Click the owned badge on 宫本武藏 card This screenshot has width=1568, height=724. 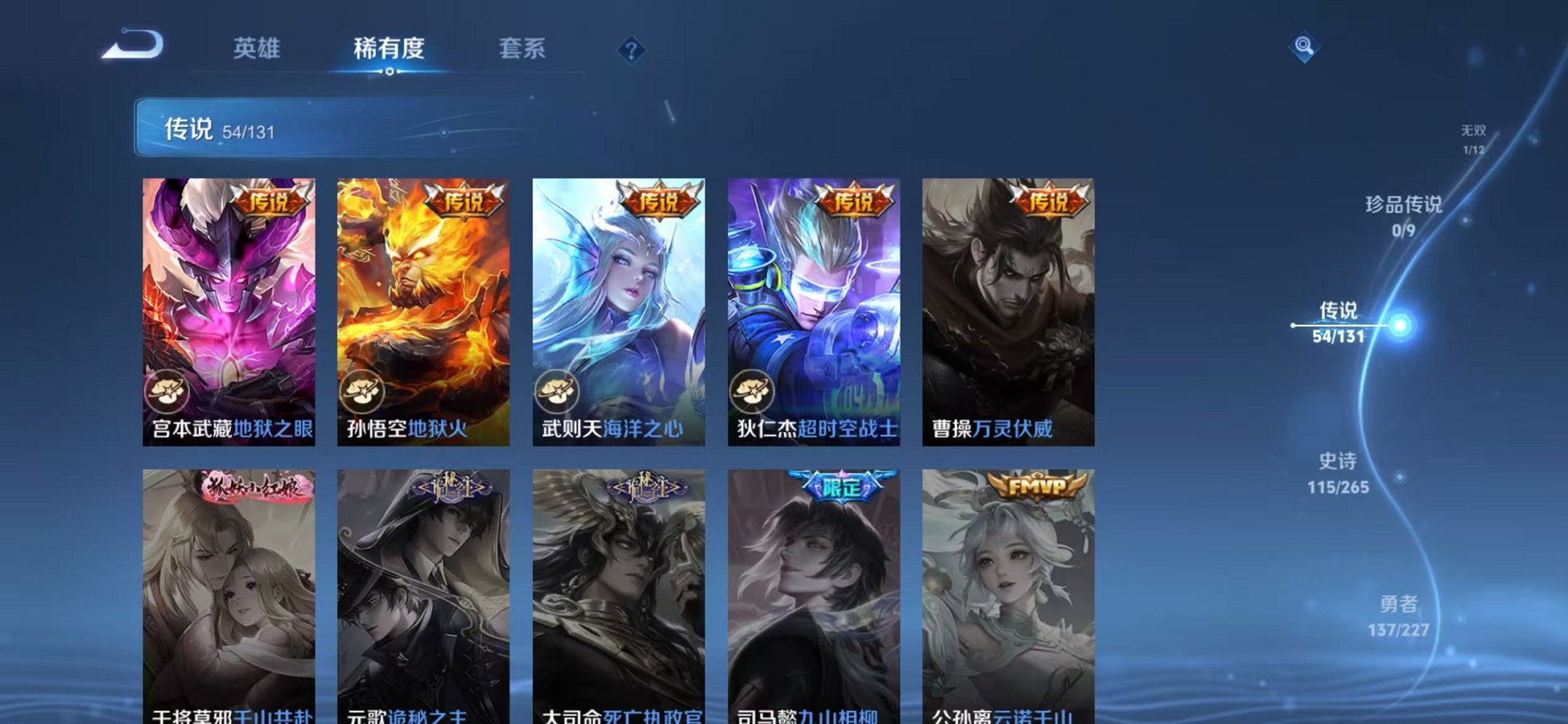(x=168, y=392)
